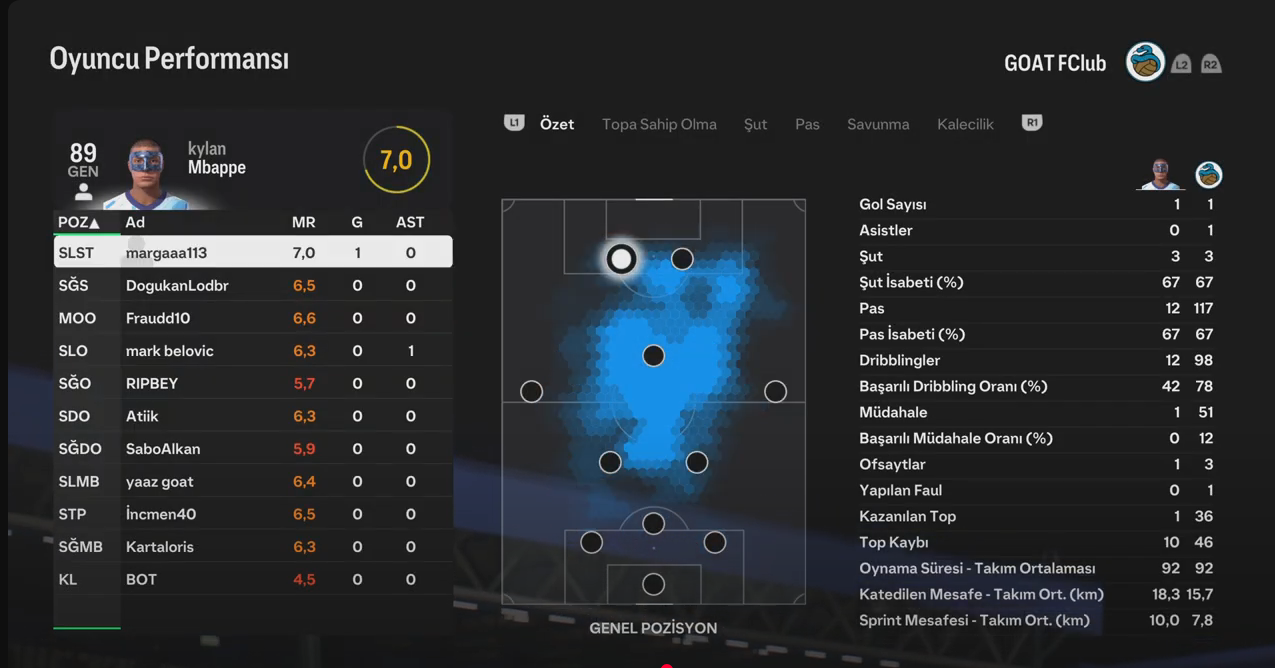Show the Pas tab
Image resolution: width=1275 pixels, height=668 pixels.
tap(807, 124)
